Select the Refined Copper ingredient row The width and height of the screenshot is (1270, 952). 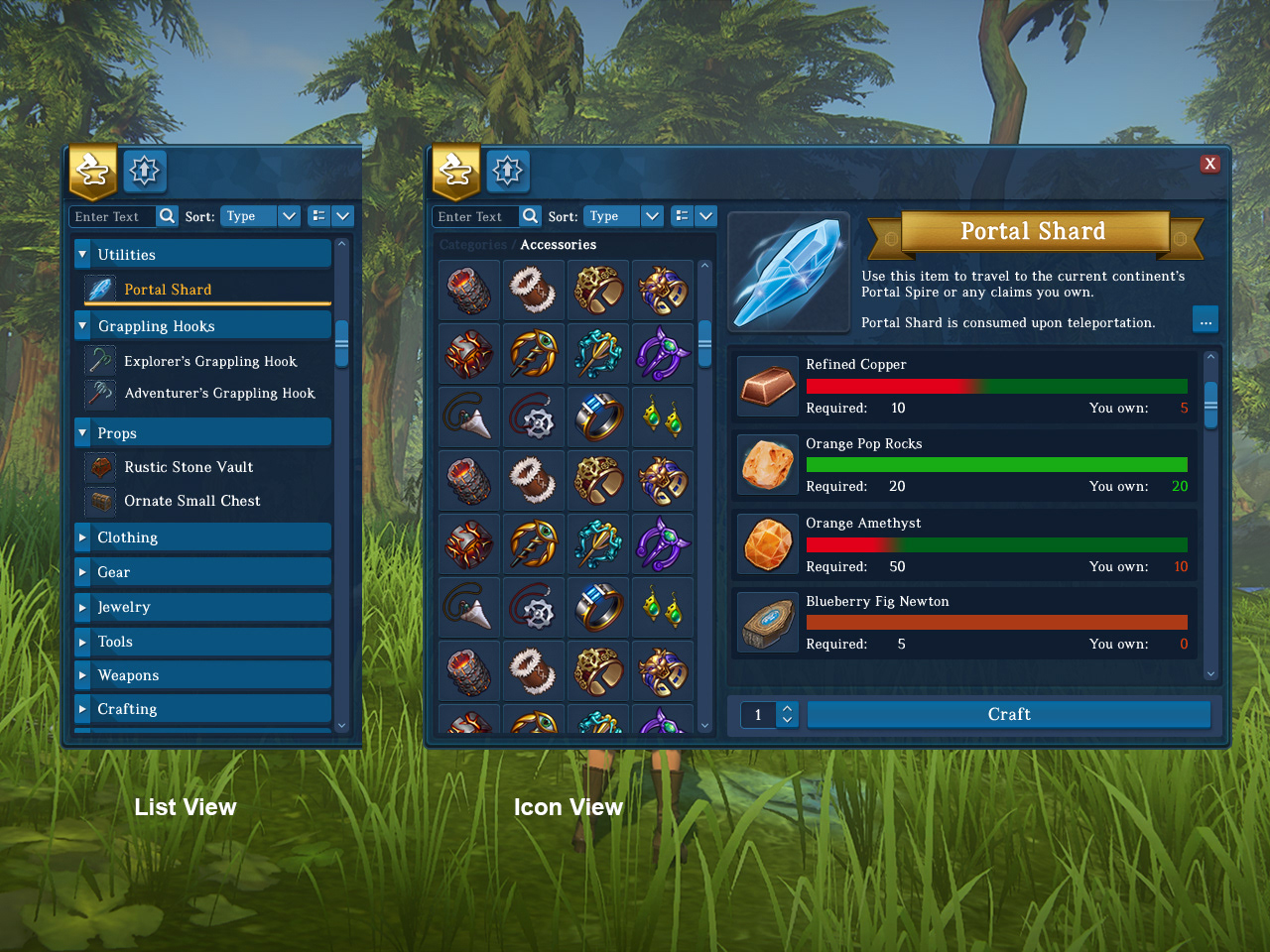click(964, 387)
